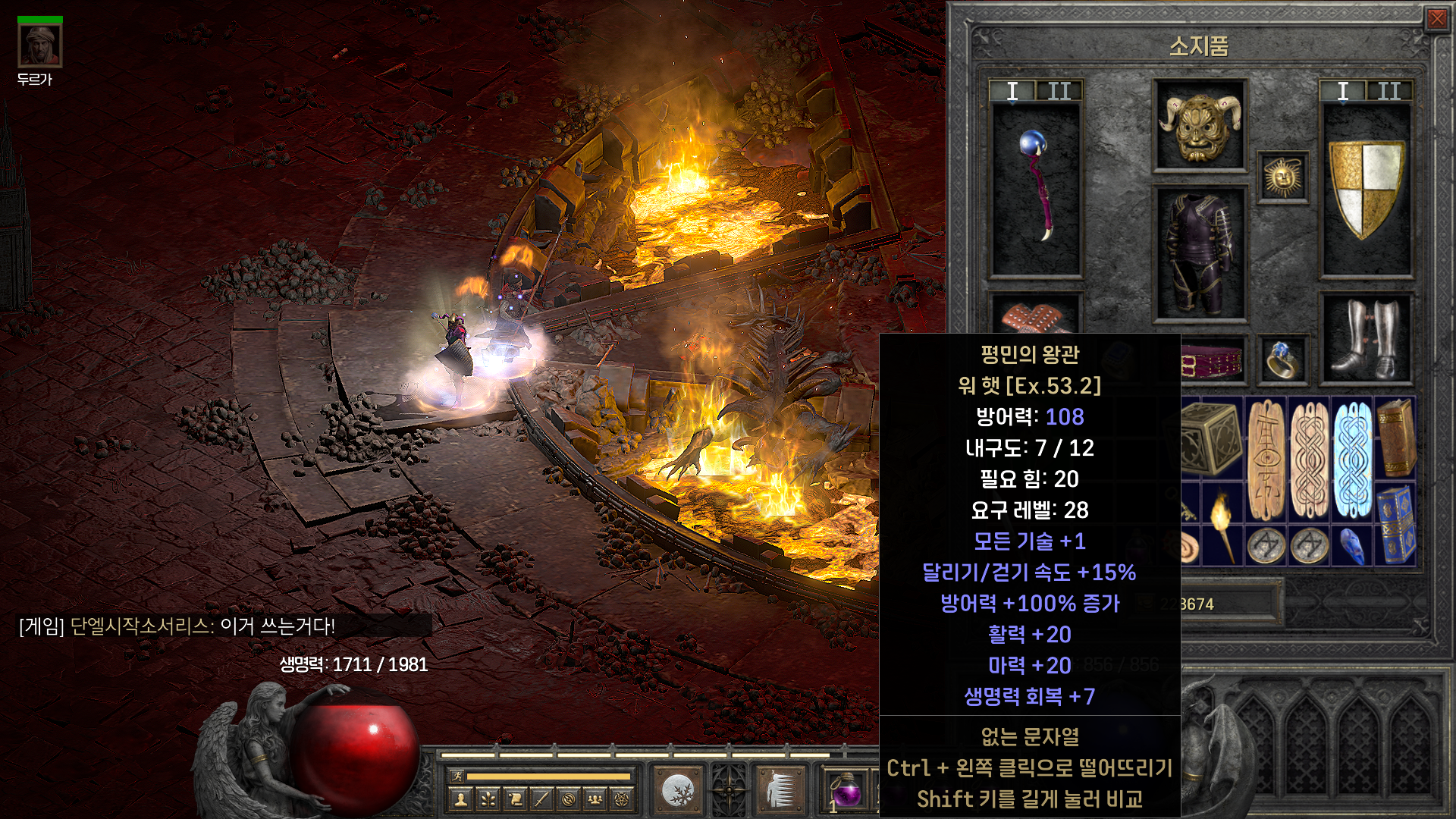Click the equipped steel boots slot

[1366, 339]
